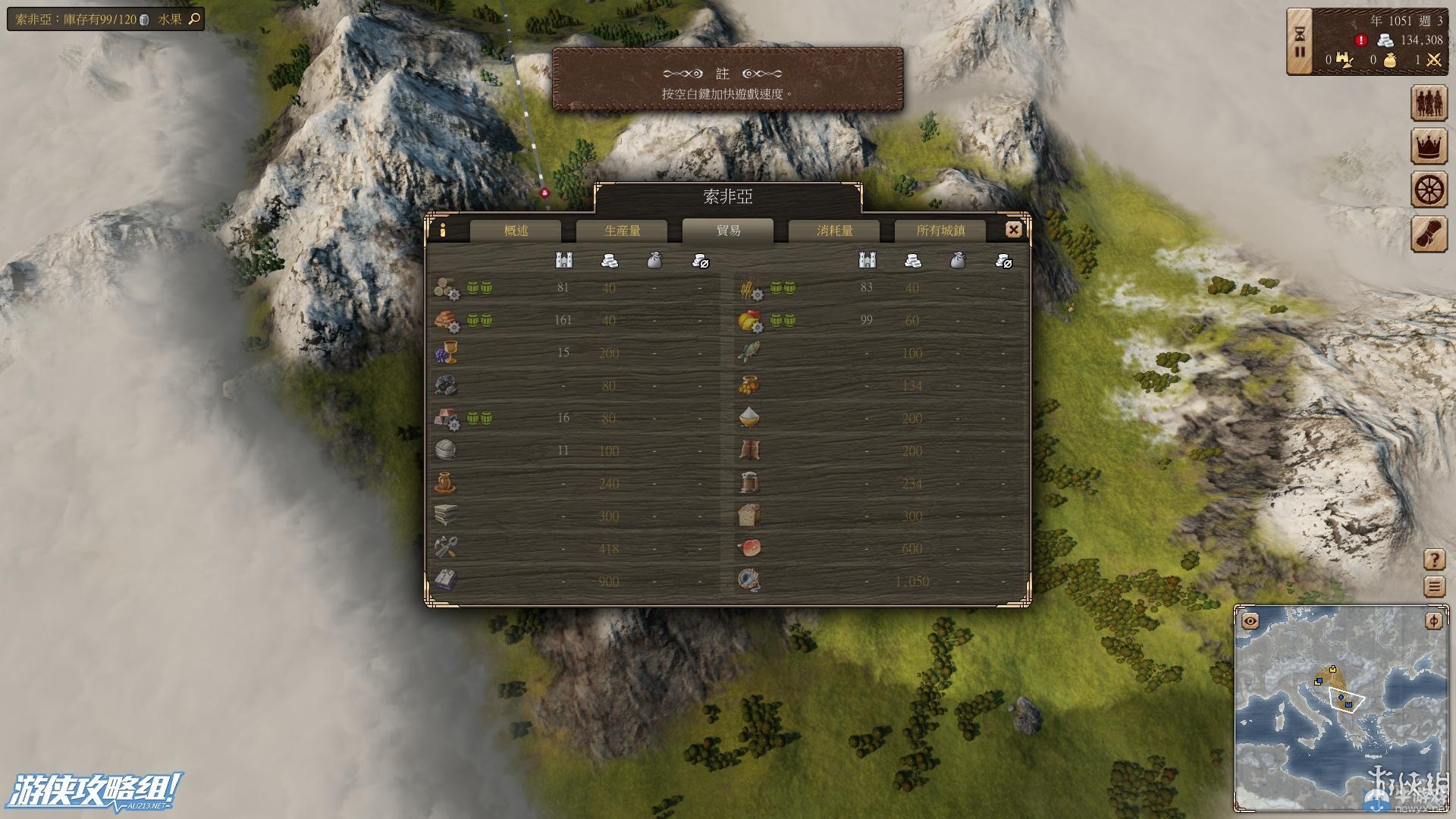Viewport: 1456px width, 819px height.
Task: Click the red alert exclamation icon
Action: click(x=1361, y=40)
